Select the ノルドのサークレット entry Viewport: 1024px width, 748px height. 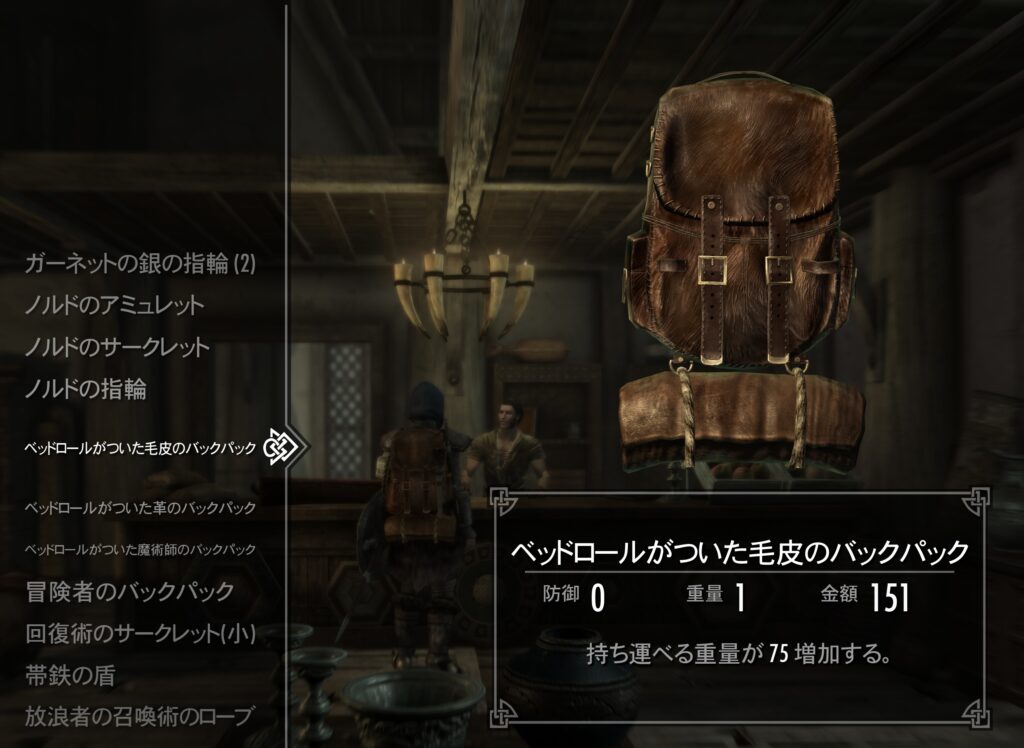pyautogui.click(x=118, y=348)
